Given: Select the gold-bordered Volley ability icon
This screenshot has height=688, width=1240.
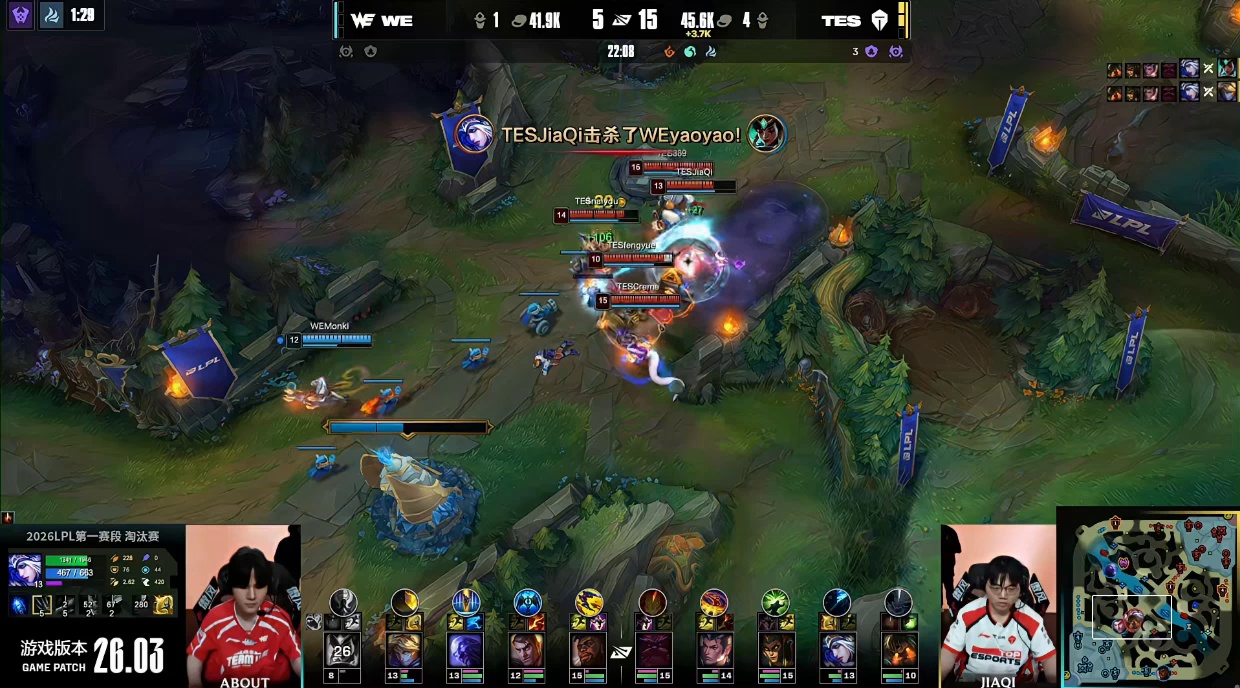Looking at the screenshot, I should (x=41, y=604).
